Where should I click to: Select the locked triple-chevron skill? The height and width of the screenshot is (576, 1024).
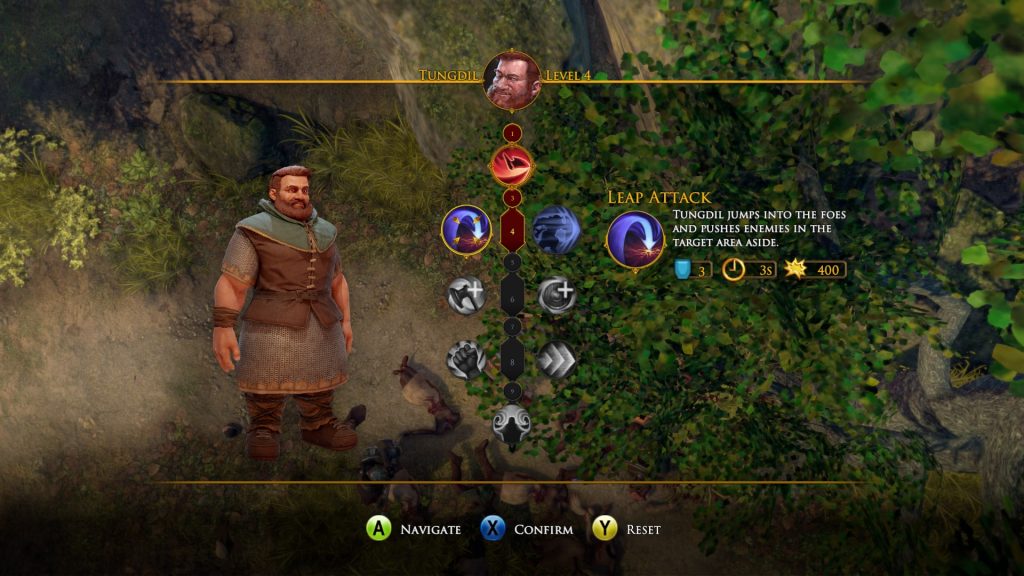[x=556, y=360]
